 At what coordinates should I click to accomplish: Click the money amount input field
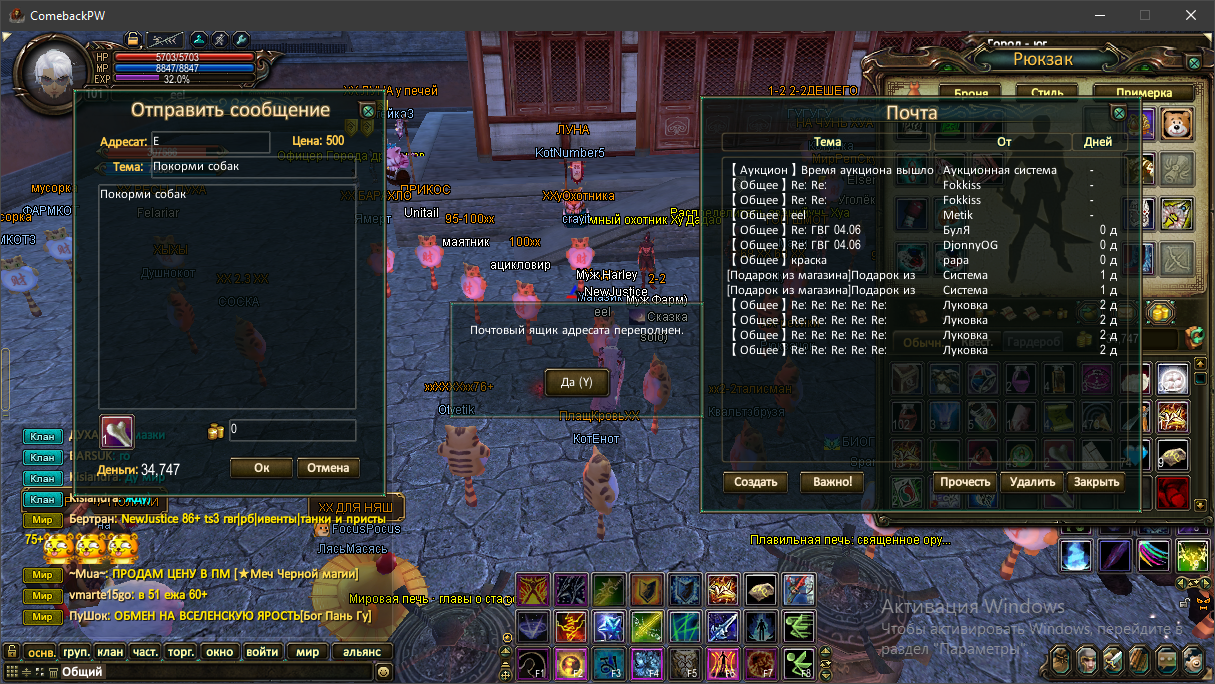pos(292,431)
